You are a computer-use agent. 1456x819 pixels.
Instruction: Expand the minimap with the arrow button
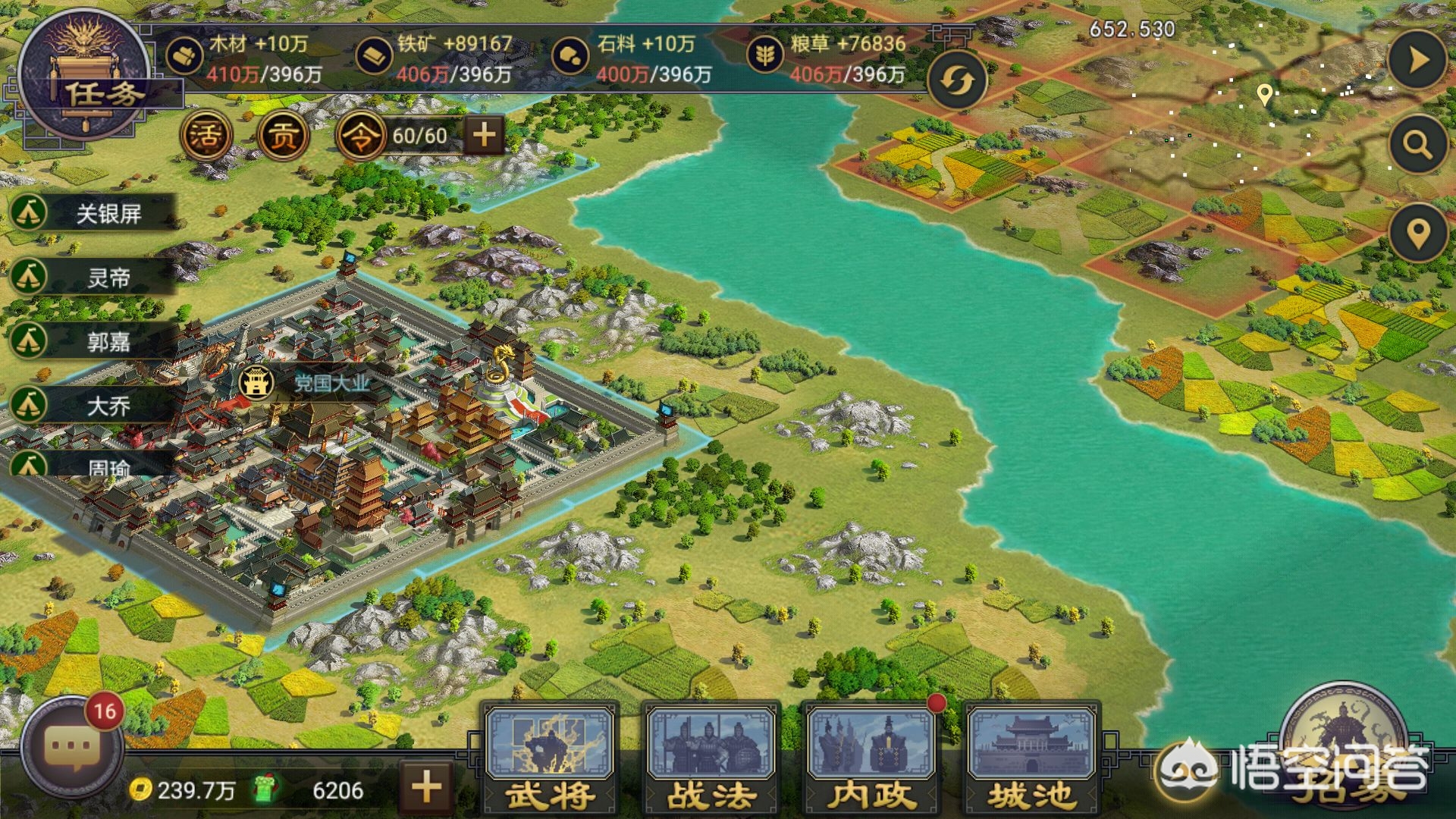coord(1418,61)
